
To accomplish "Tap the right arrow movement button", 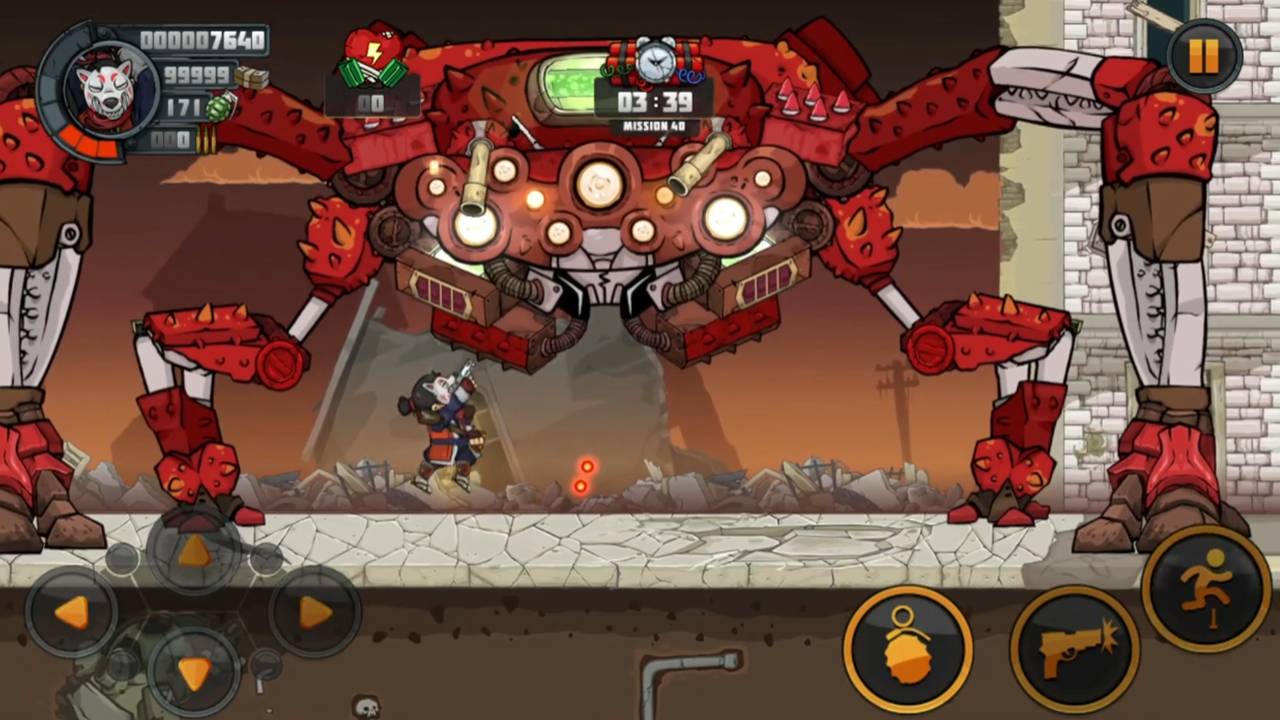I will [x=314, y=612].
